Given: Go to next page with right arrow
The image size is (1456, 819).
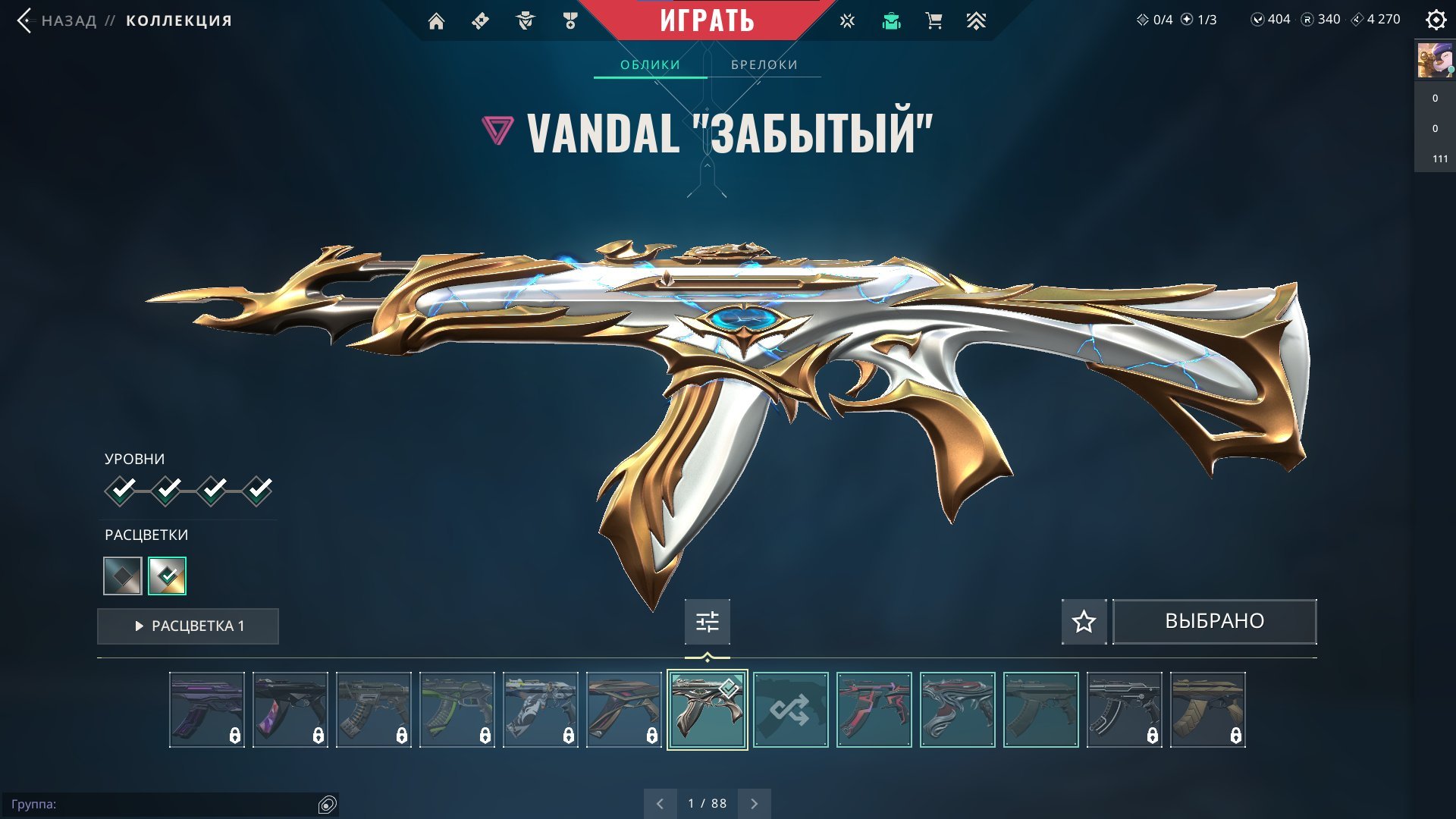Looking at the screenshot, I should coord(753,802).
